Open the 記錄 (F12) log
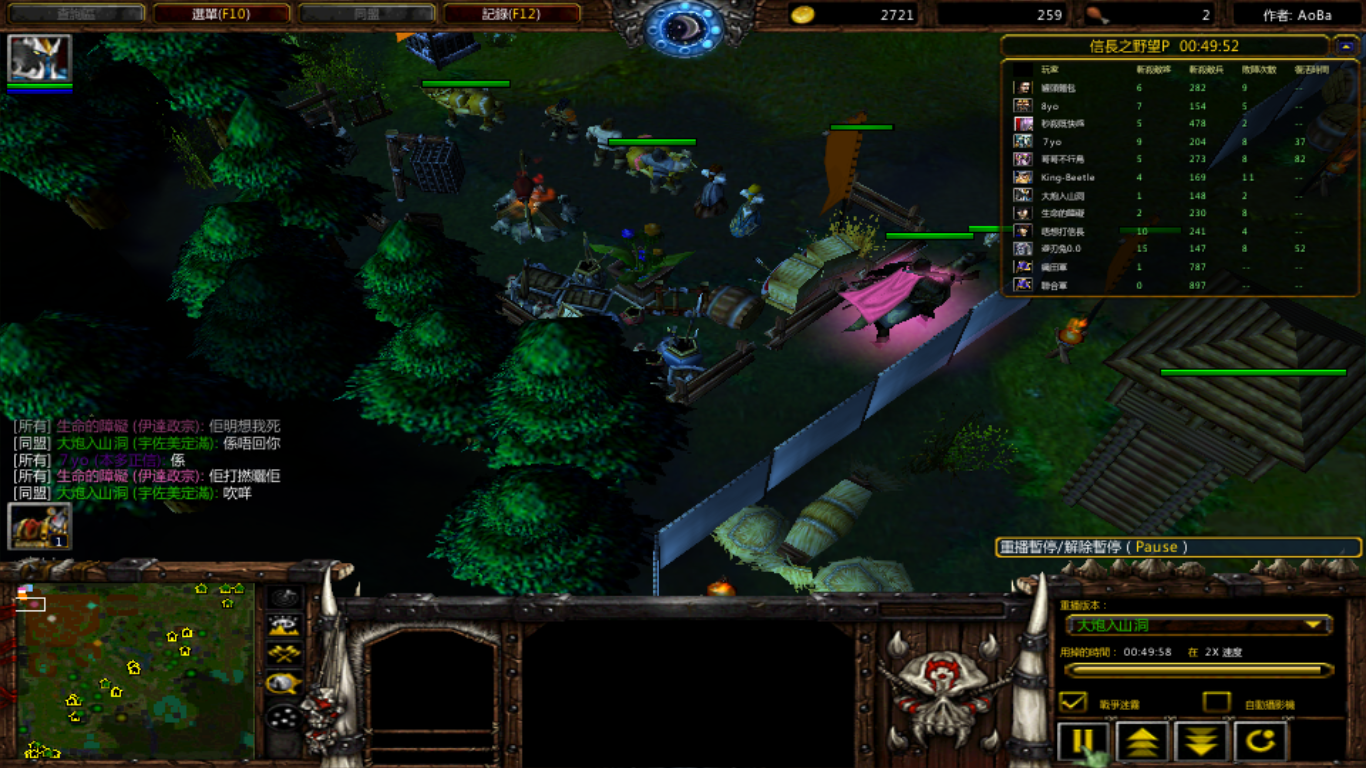This screenshot has width=1366, height=768. click(x=511, y=14)
